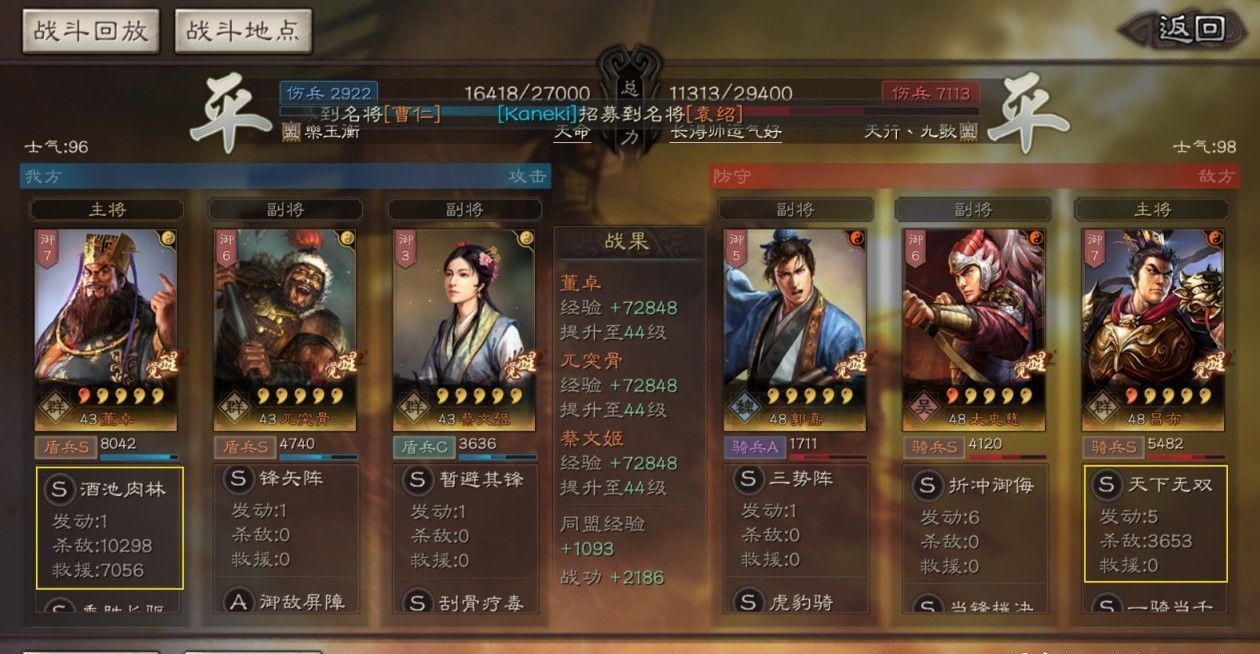Show the 战斗地点 battle location

tap(243, 31)
